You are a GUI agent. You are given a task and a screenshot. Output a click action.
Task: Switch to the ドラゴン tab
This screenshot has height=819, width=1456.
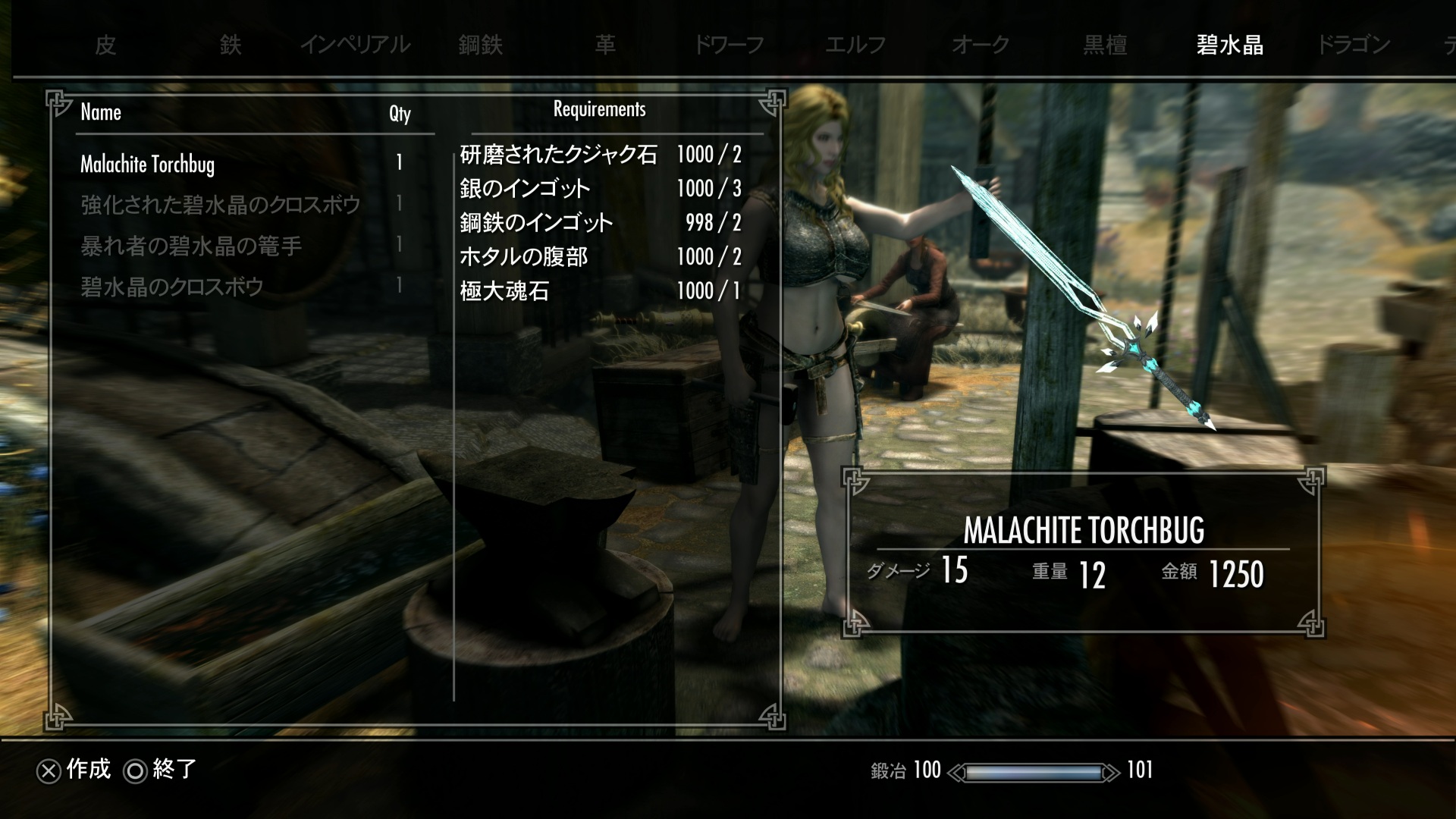tap(1354, 45)
